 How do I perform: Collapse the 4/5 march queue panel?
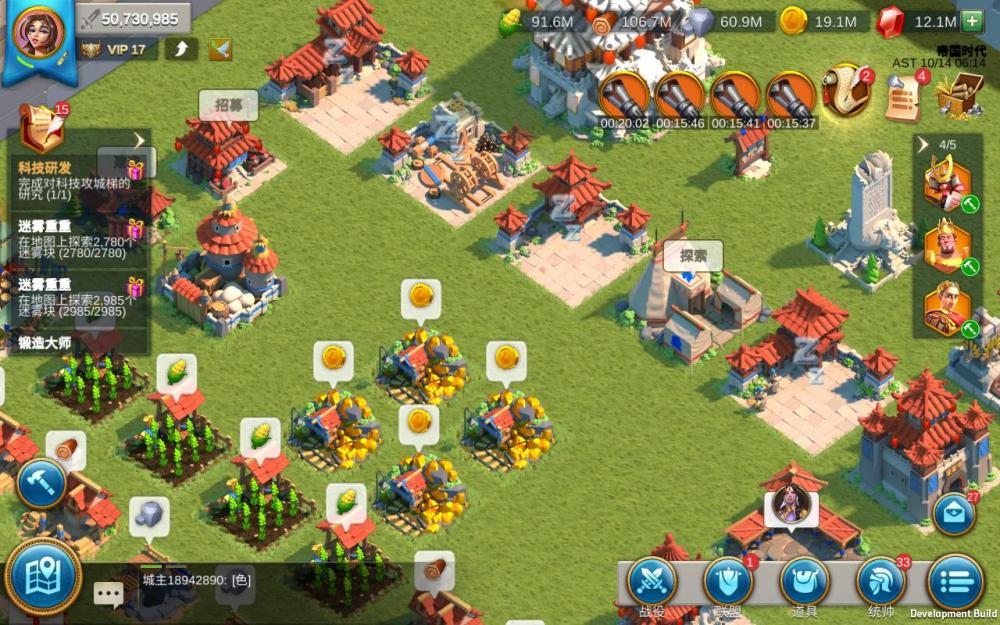(923, 144)
